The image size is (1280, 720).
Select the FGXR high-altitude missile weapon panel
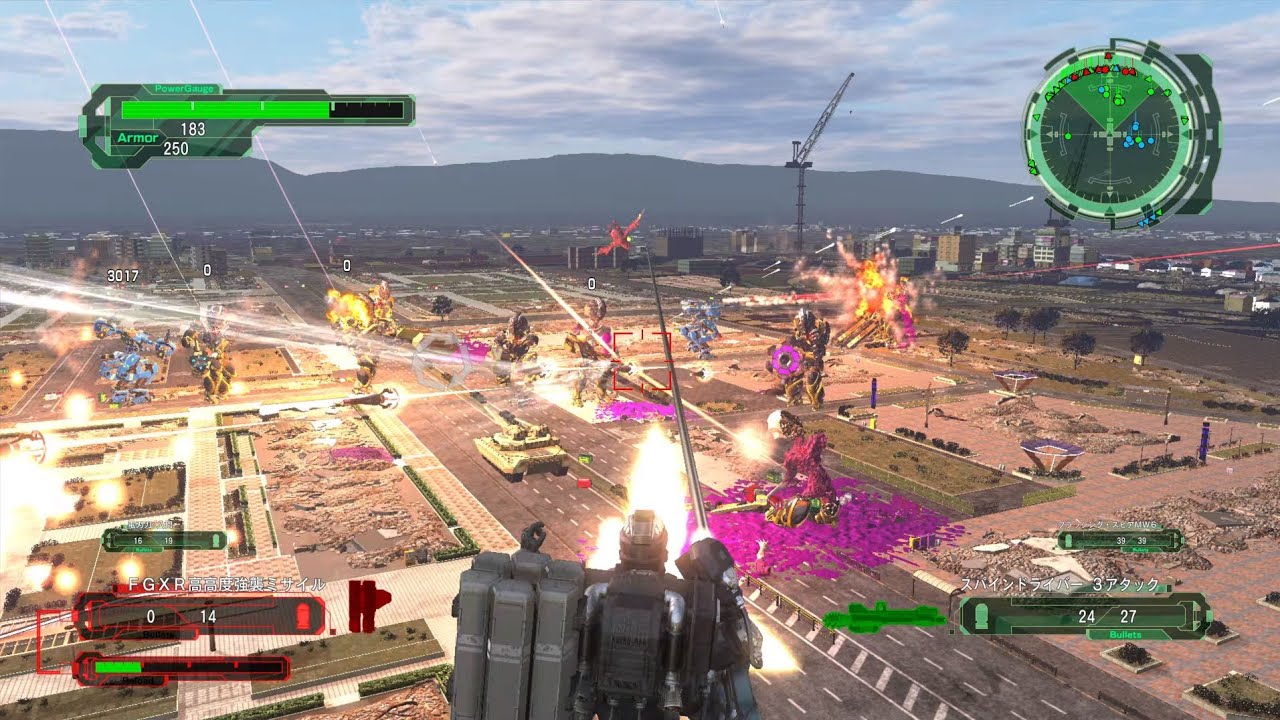click(200, 616)
